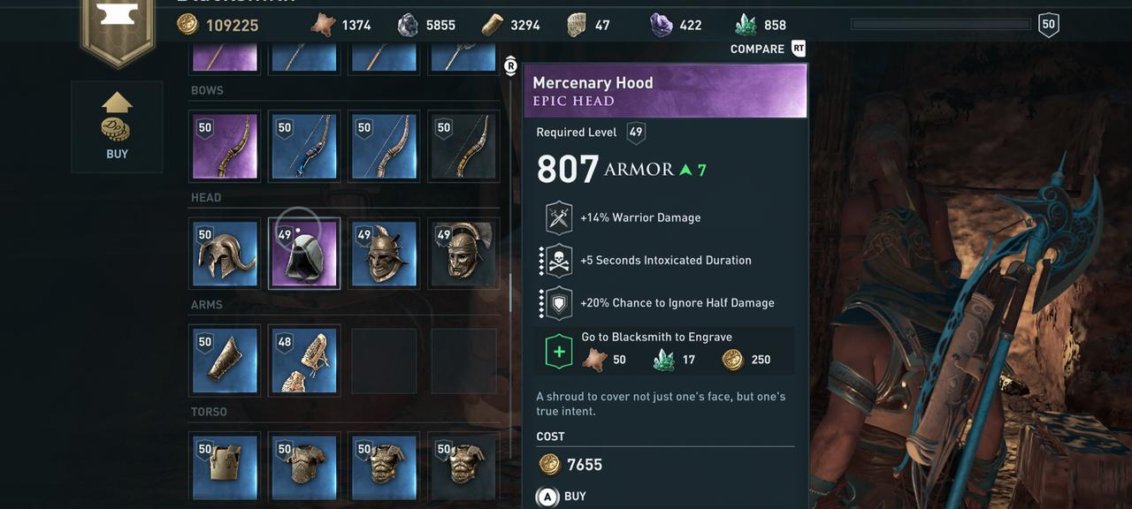The height and width of the screenshot is (509, 1132).
Task: Select the epic purple bow slot
Action: (x=225, y=146)
